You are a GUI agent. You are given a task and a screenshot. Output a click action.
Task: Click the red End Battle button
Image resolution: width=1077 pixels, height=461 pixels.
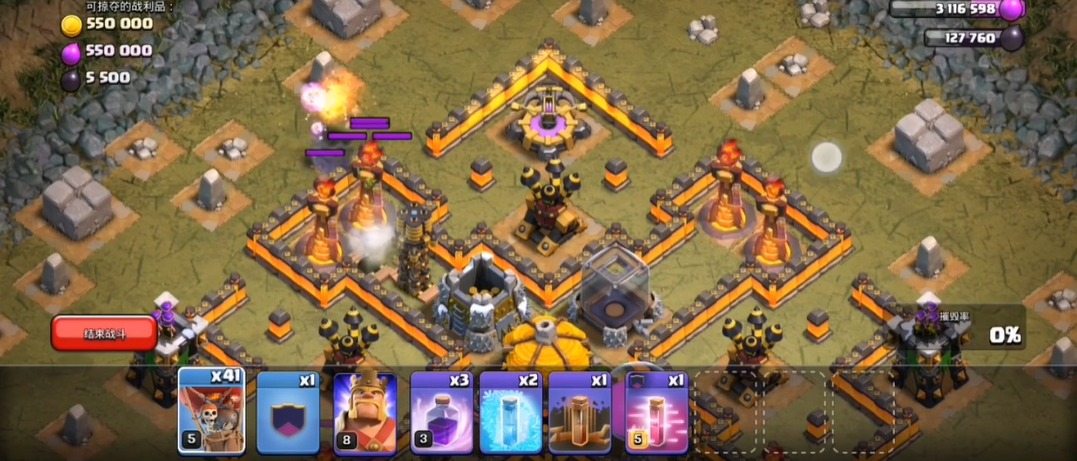pos(104,332)
